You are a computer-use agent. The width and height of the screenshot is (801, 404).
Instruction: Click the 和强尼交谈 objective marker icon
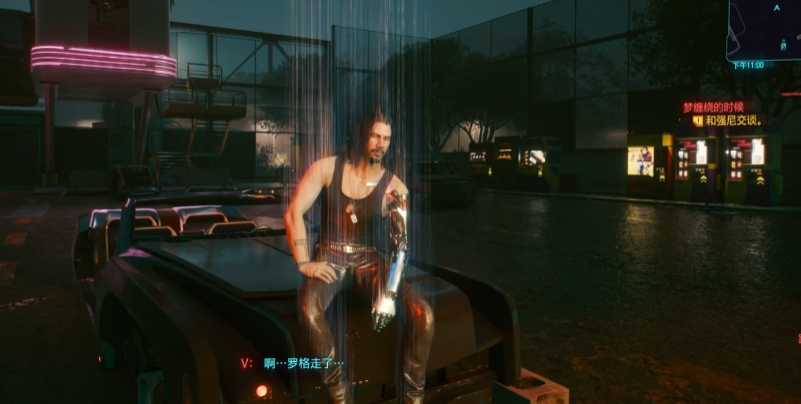coord(697,121)
